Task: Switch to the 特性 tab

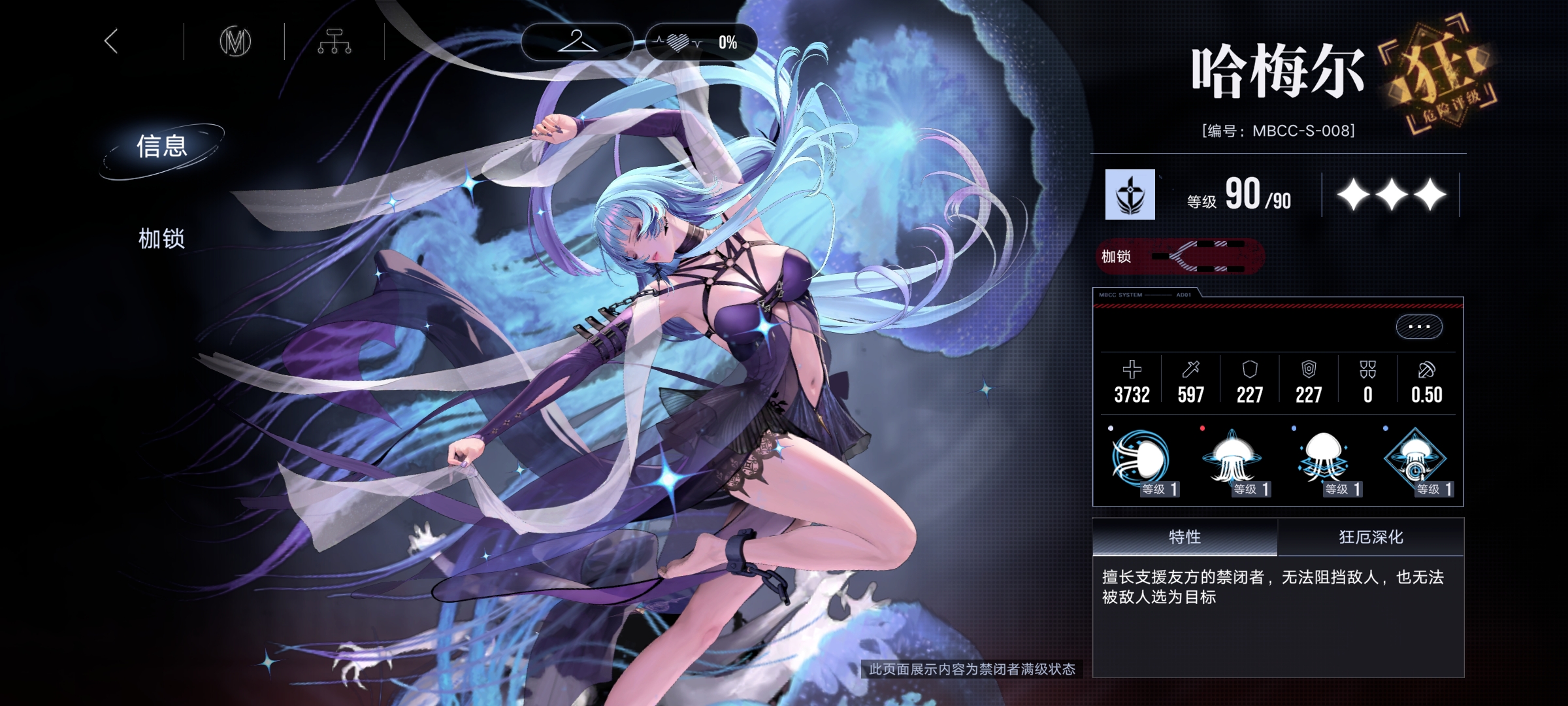Action: click(1184, 537)
